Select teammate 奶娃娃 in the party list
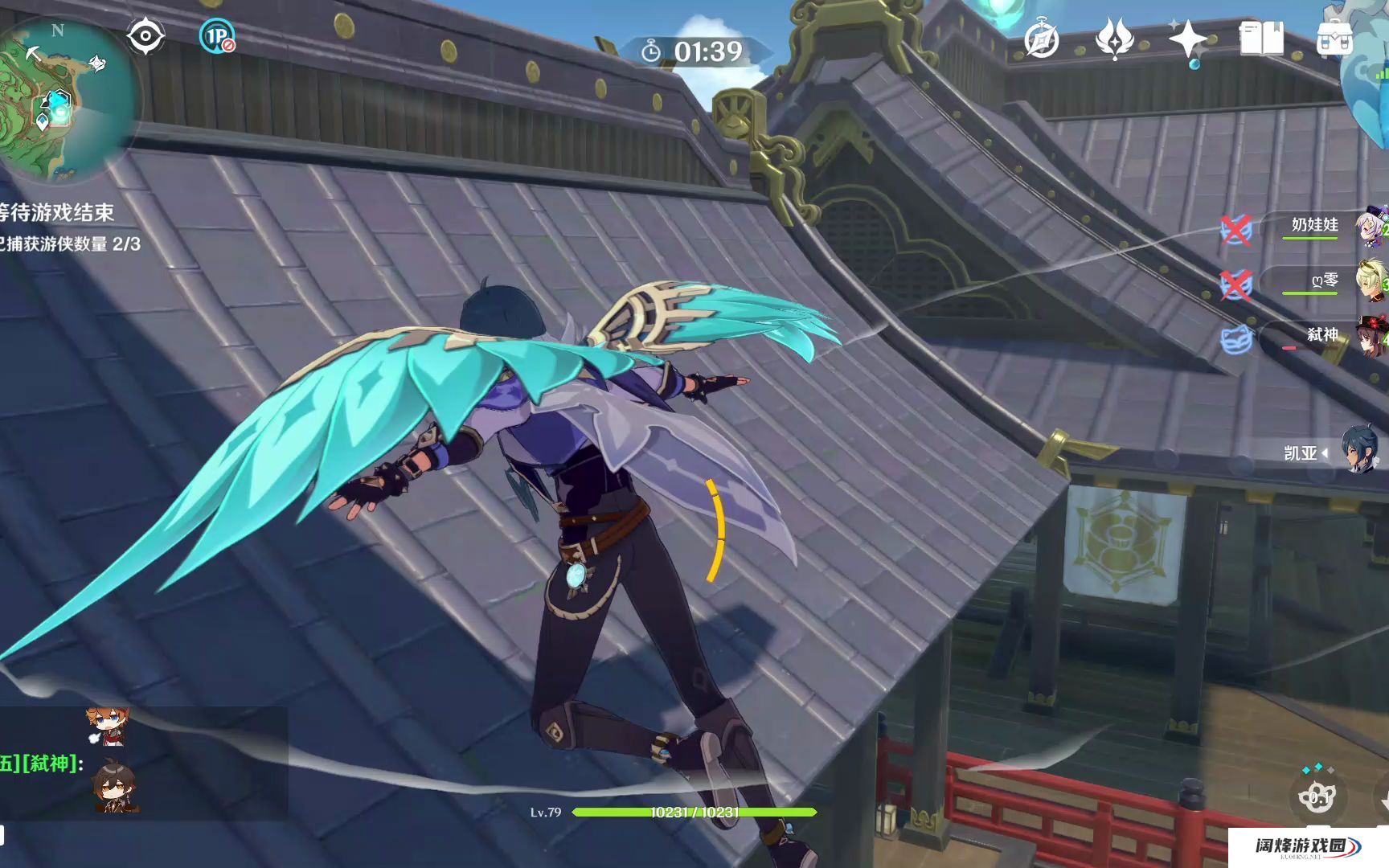 coord(1314,226)
